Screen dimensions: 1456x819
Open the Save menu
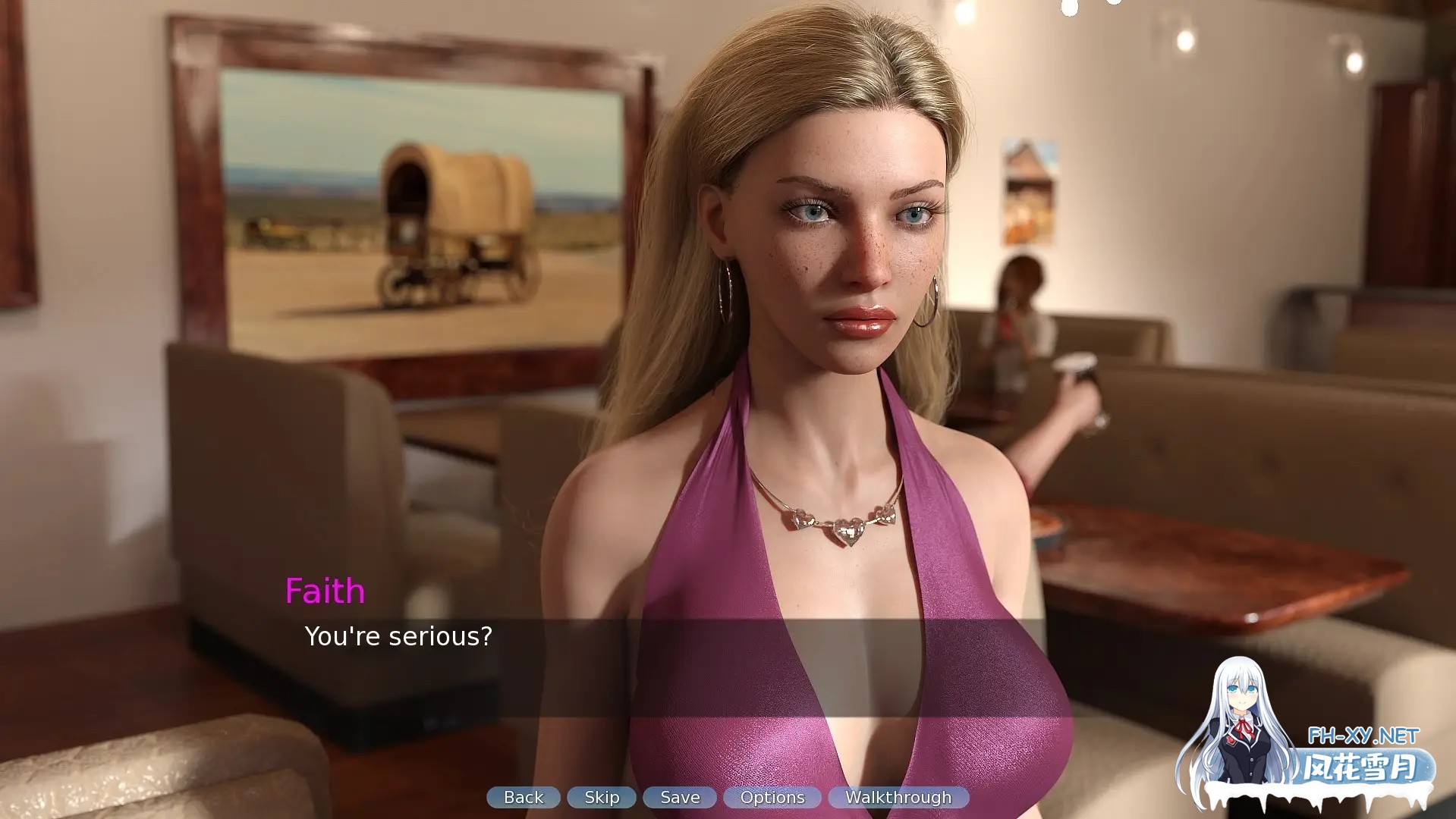coord(680,797)
